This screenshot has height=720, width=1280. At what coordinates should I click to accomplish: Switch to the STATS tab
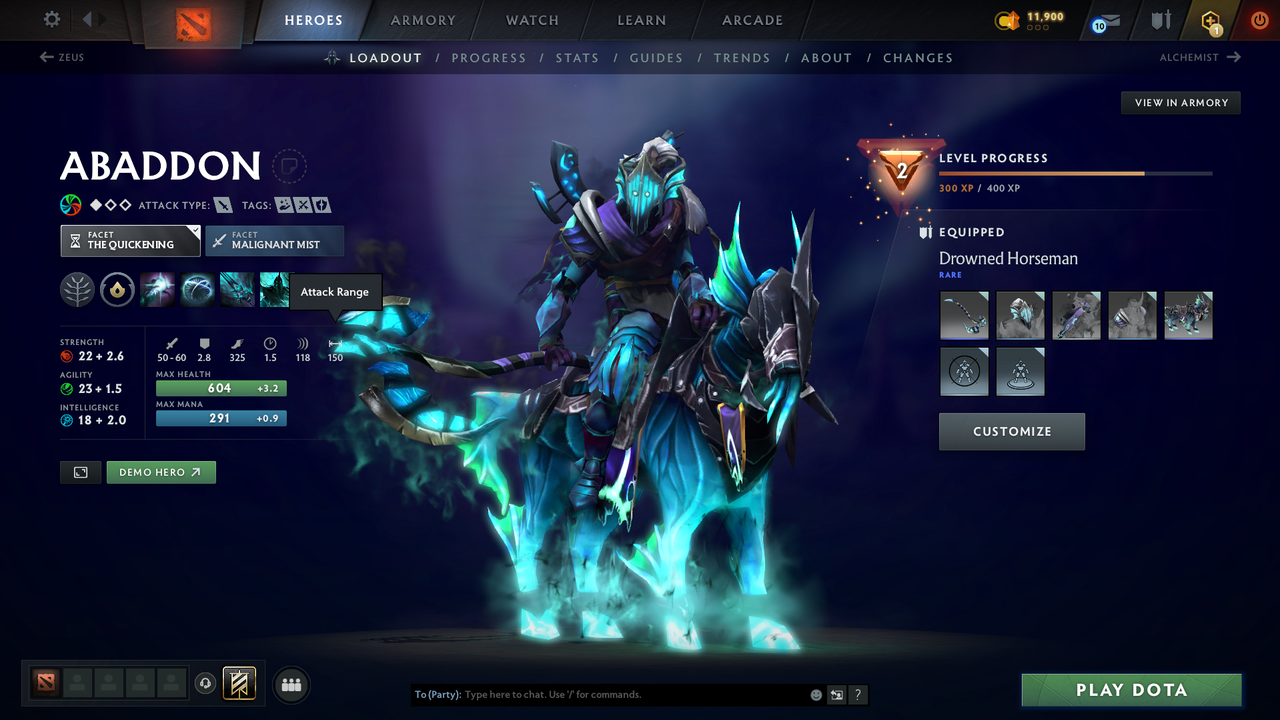tap(577, 58)
